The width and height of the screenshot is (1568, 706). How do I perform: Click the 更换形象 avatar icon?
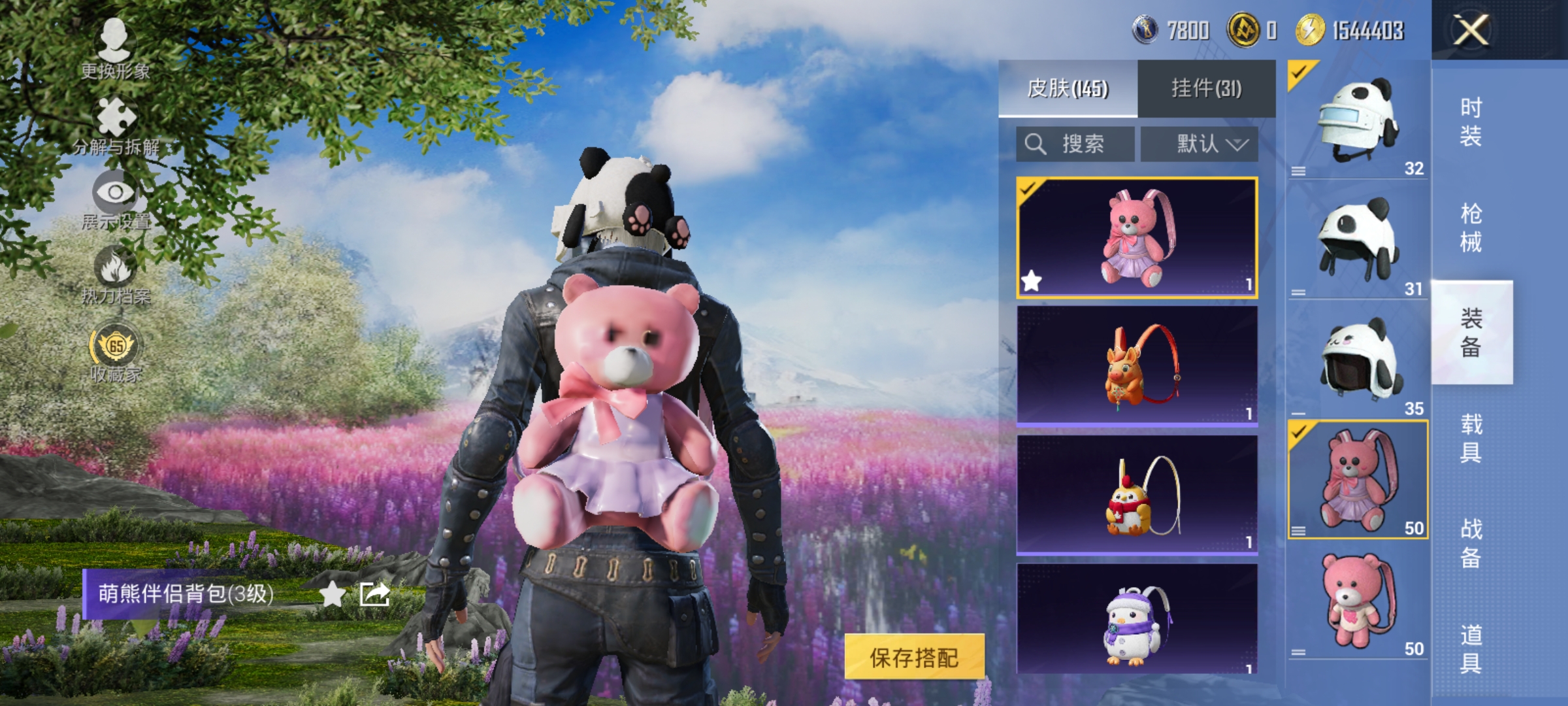tap(115, 39)
